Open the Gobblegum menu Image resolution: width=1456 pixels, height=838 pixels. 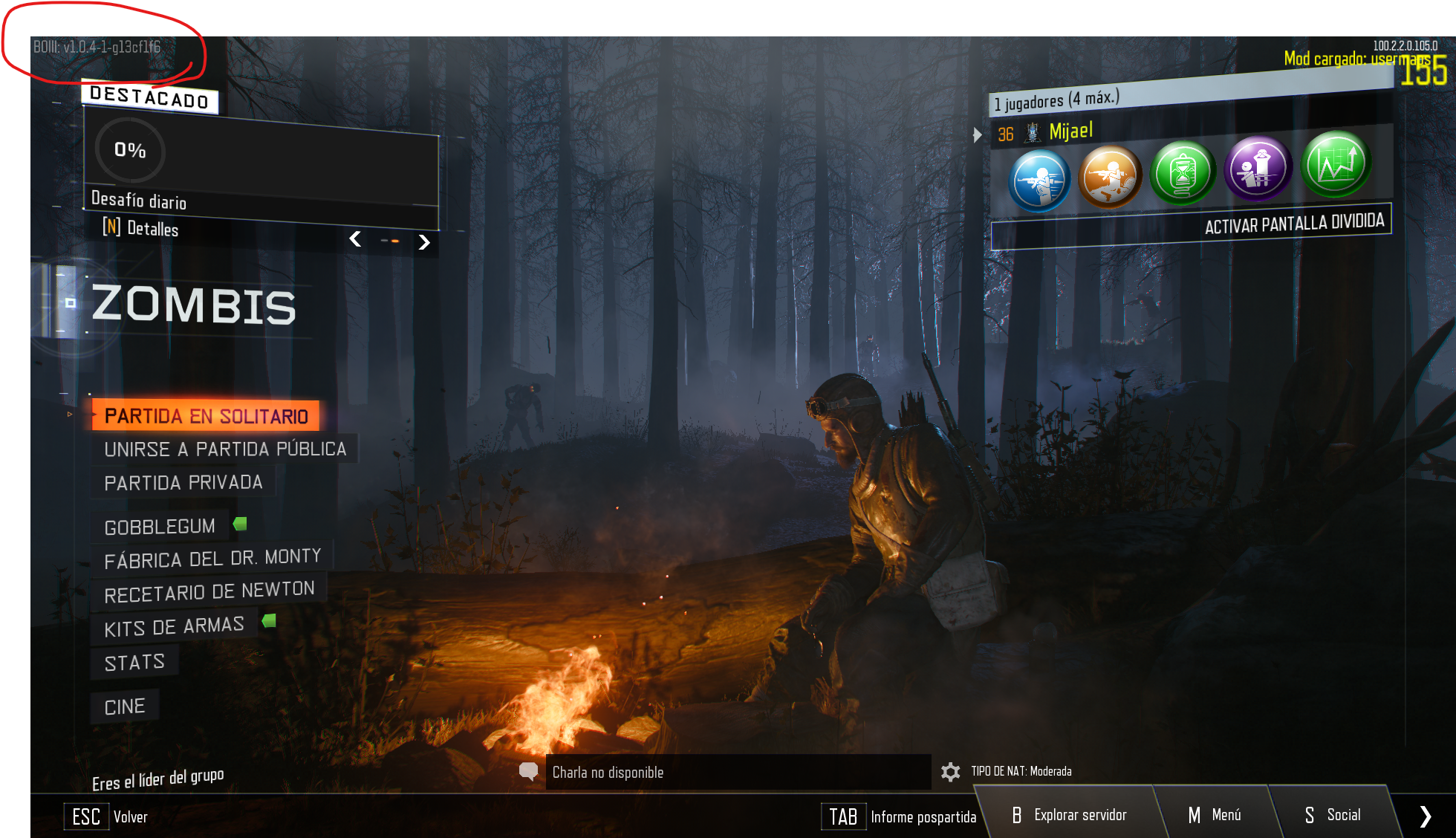point(160,527)
